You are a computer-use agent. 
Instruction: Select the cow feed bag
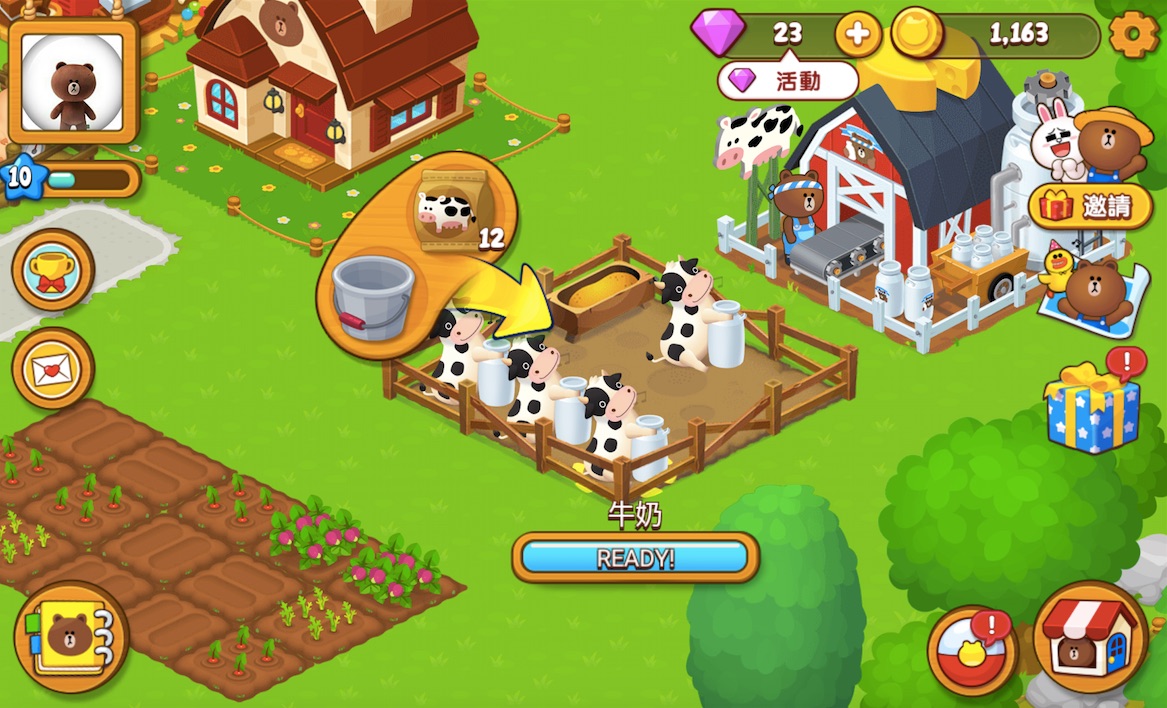(x=446, y=208)
